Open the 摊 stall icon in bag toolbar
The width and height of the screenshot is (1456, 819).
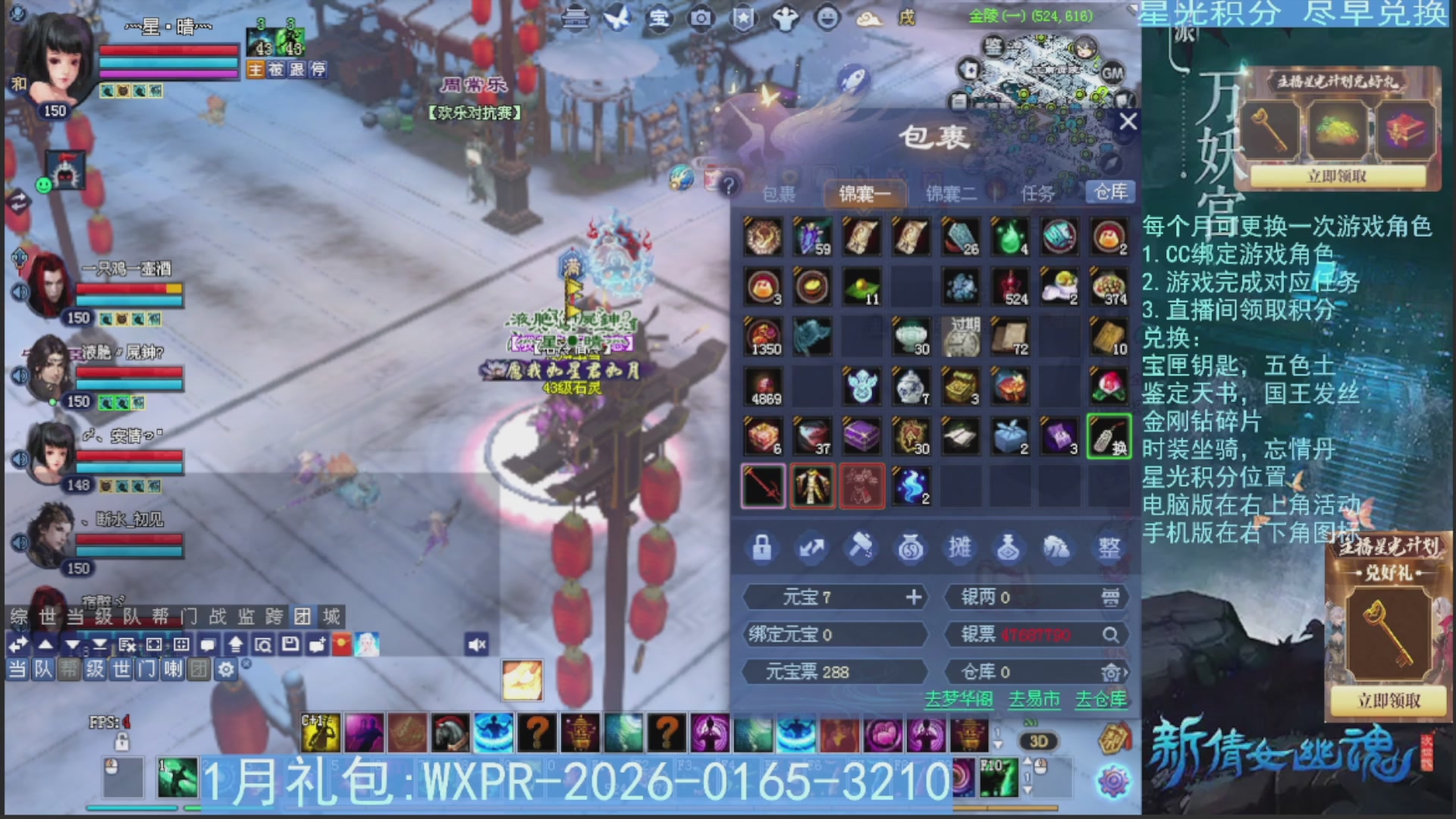(x=962, y=548)
